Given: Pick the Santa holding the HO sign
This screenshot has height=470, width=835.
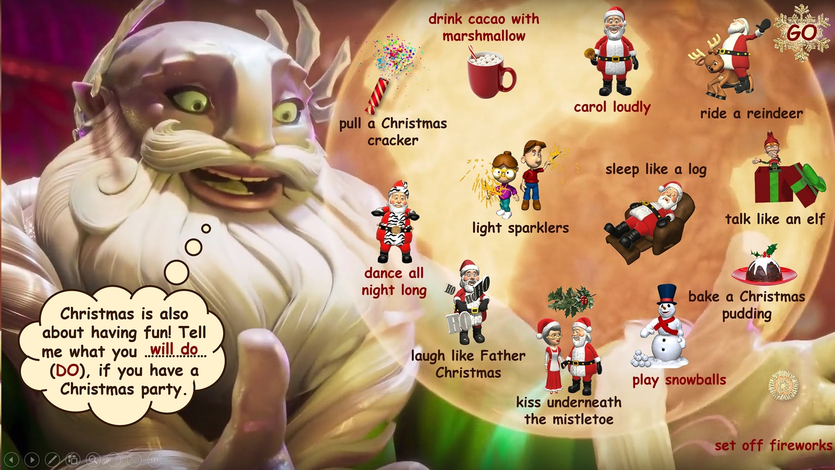Looking at the screenshot, I should [468, 303].
